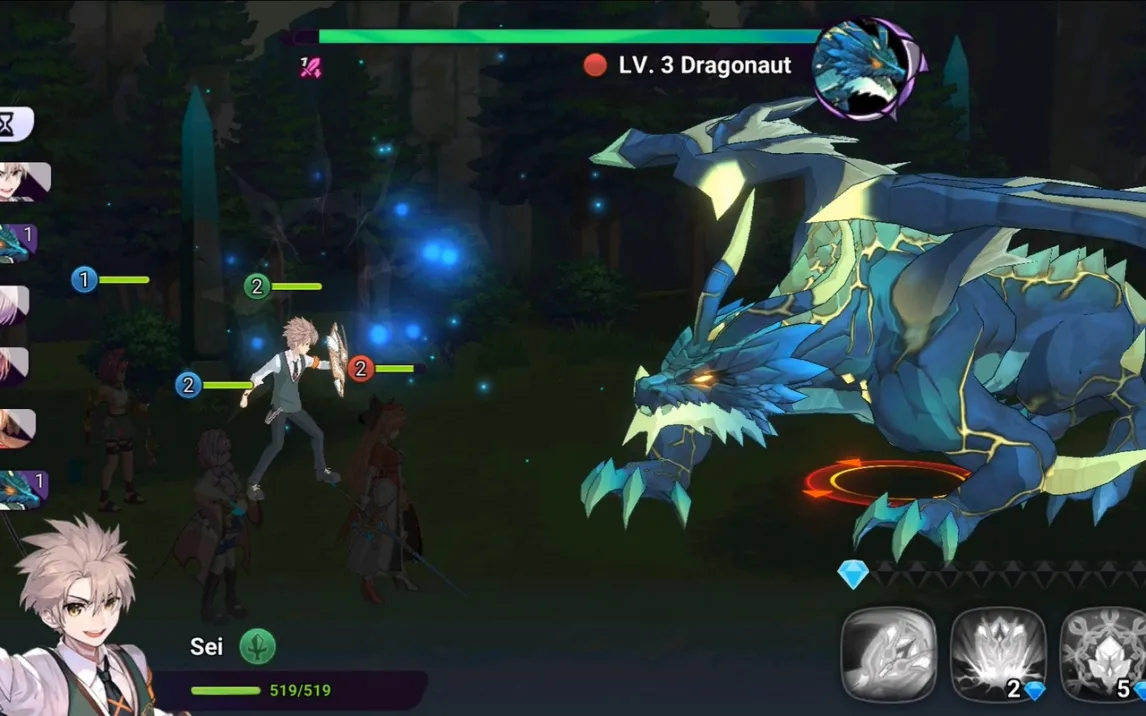Use Sei's basic skill with no soul cost
The image size is (1146, 716).
point(888,655)
